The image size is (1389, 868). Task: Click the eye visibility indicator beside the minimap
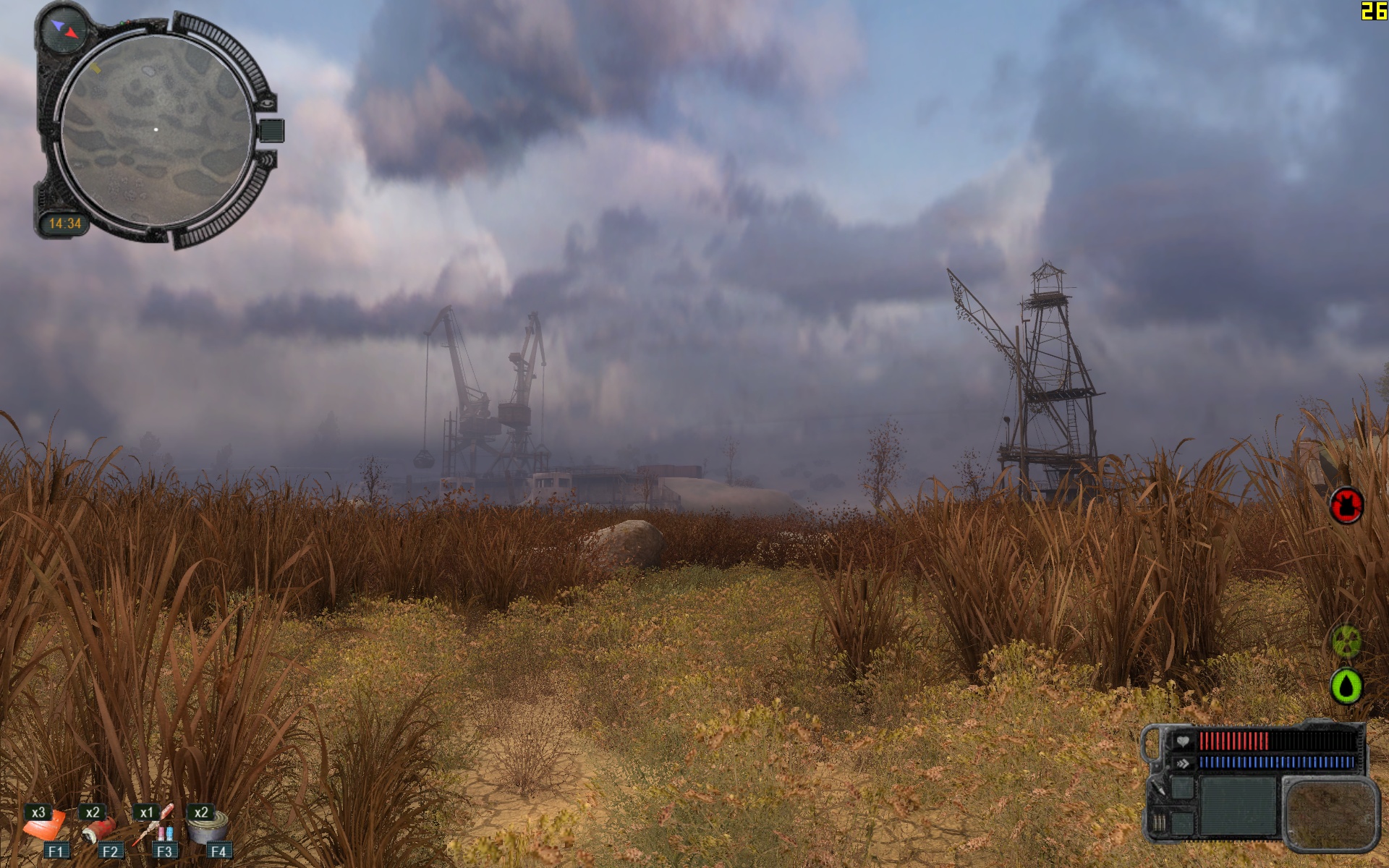[x=268, y=104]
